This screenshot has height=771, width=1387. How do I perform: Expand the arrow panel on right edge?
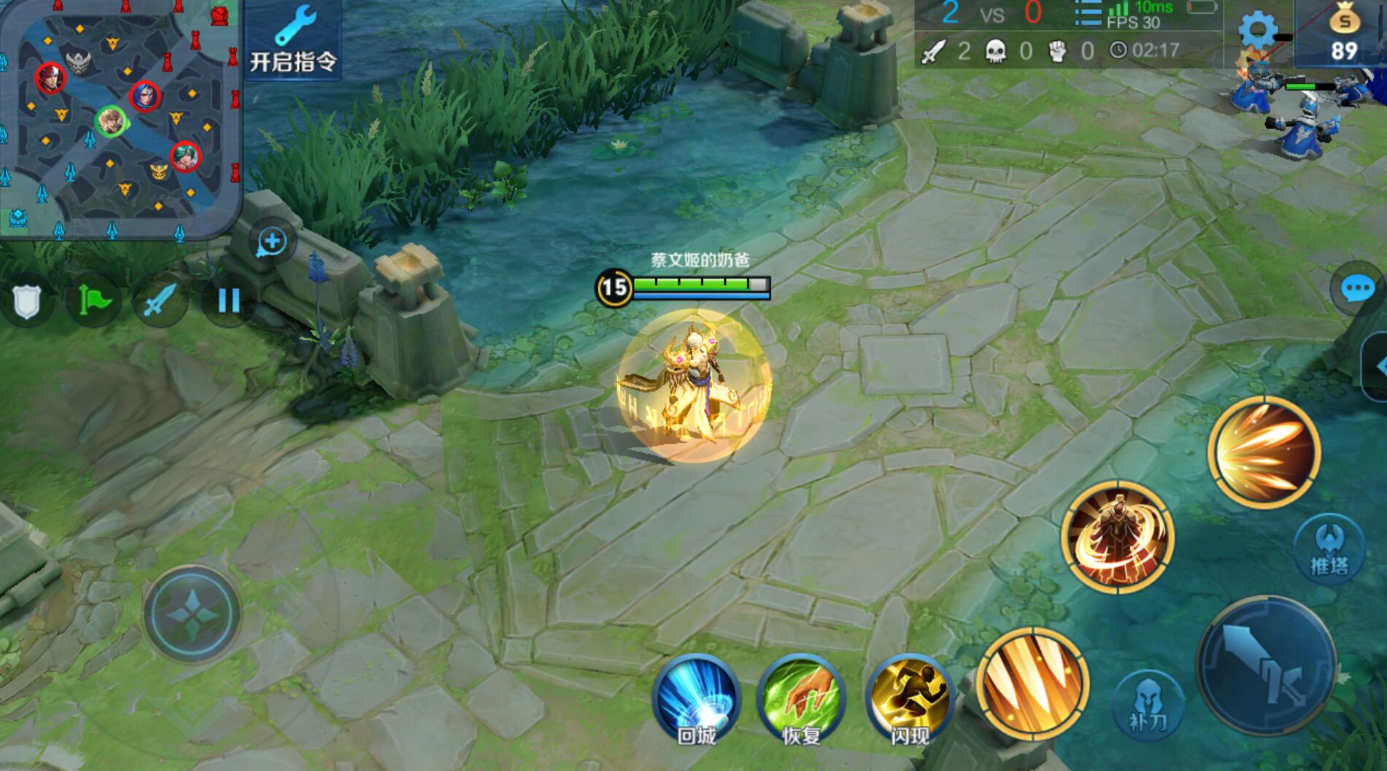1377,366
